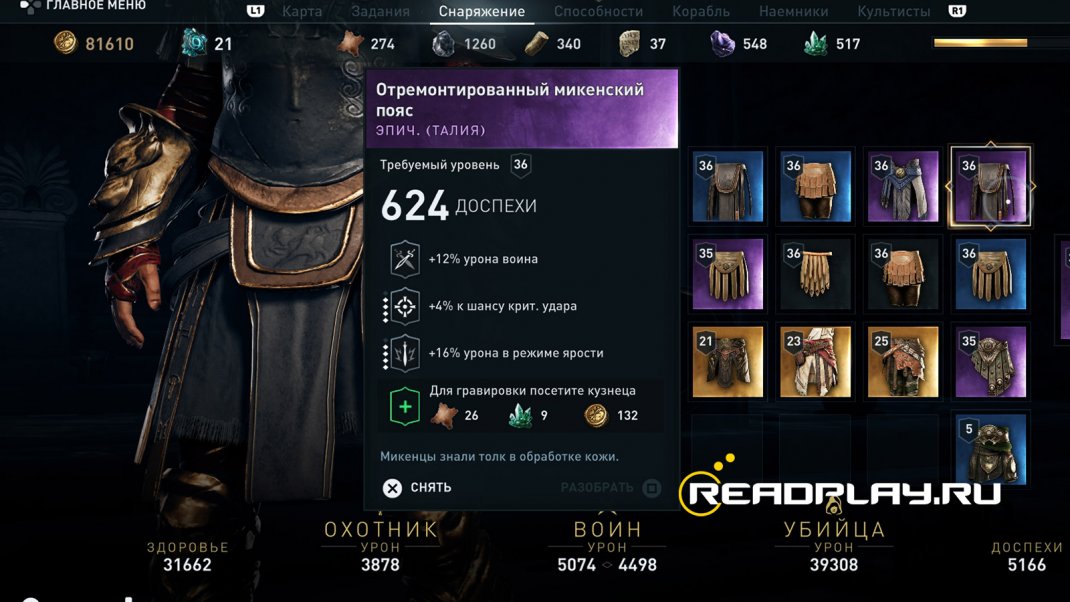Viewport: 1070px width, 602px height.
Task: Open the Корабль tab
Action: click(701, 12)
